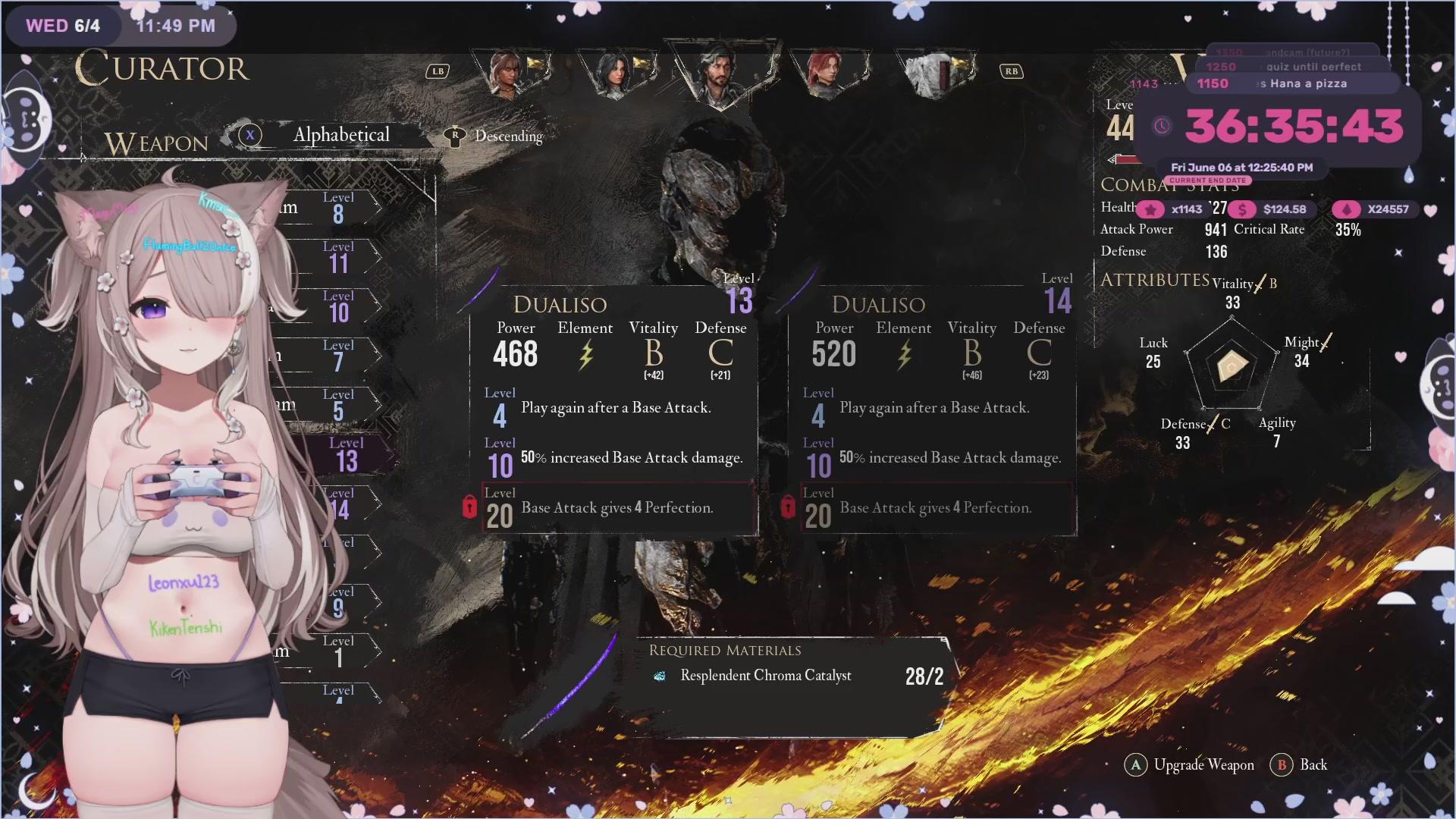1456x819 pixels.
Task: Switch to red-haired Maelle's portrait
Action: [824, 74]
